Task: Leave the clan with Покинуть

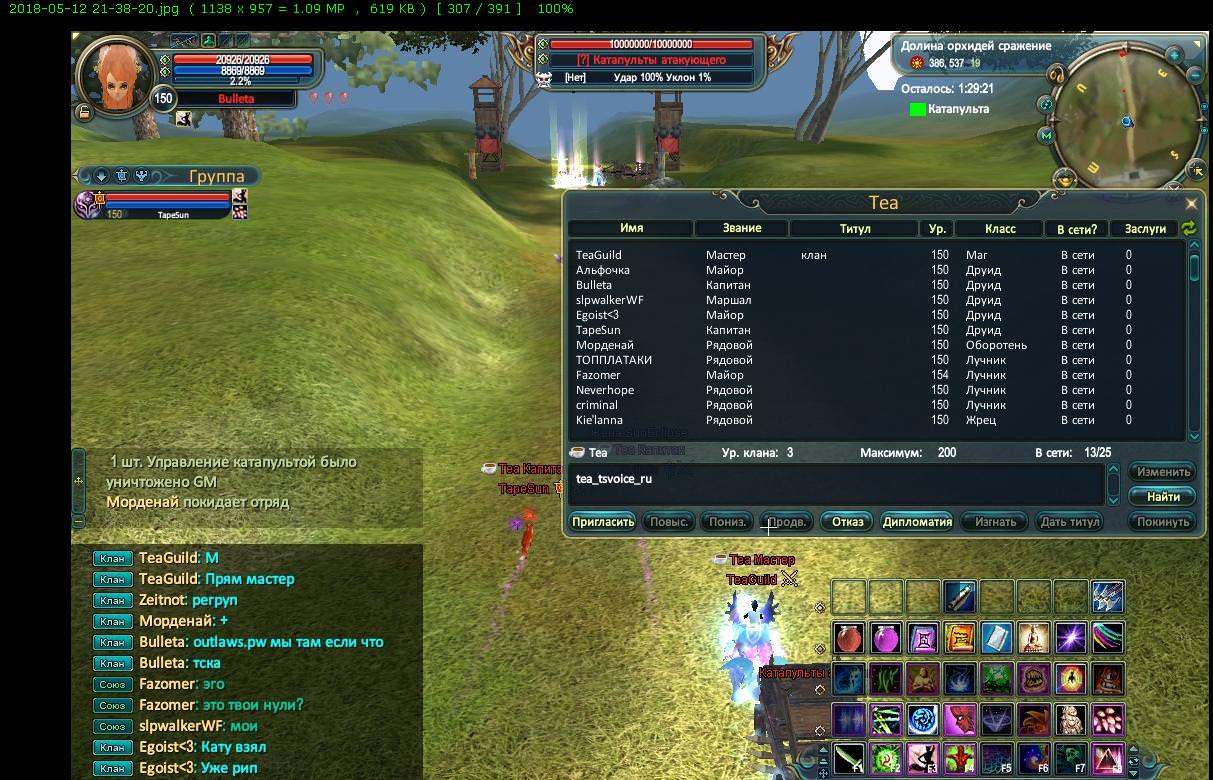Action: [x=1163, y=522]
